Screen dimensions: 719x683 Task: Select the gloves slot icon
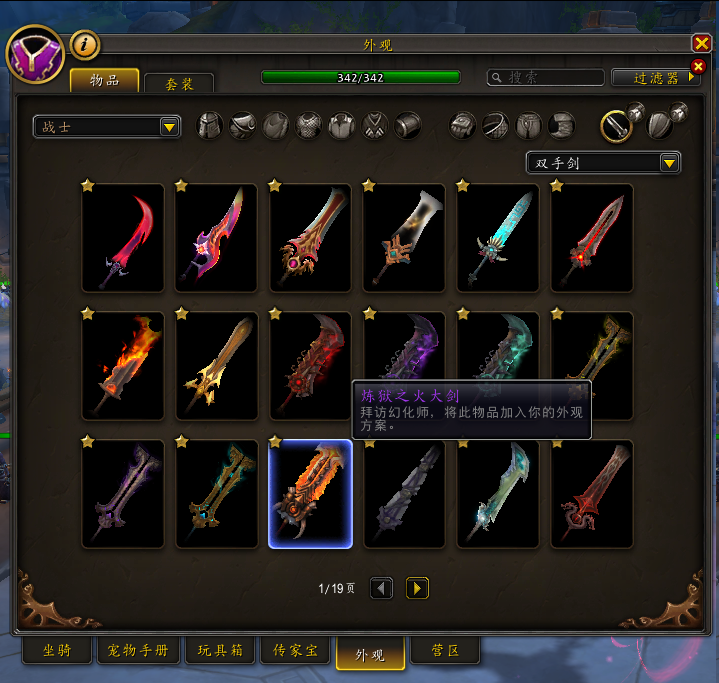click(463, 125)
